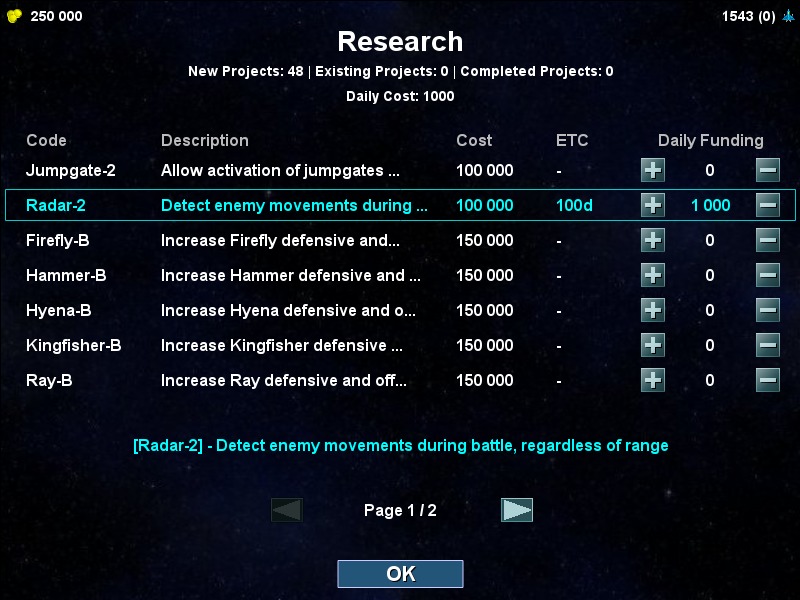Lower Firefly-B daily funding
Viewport: 800px width, 600px height.
pos(768,240)
